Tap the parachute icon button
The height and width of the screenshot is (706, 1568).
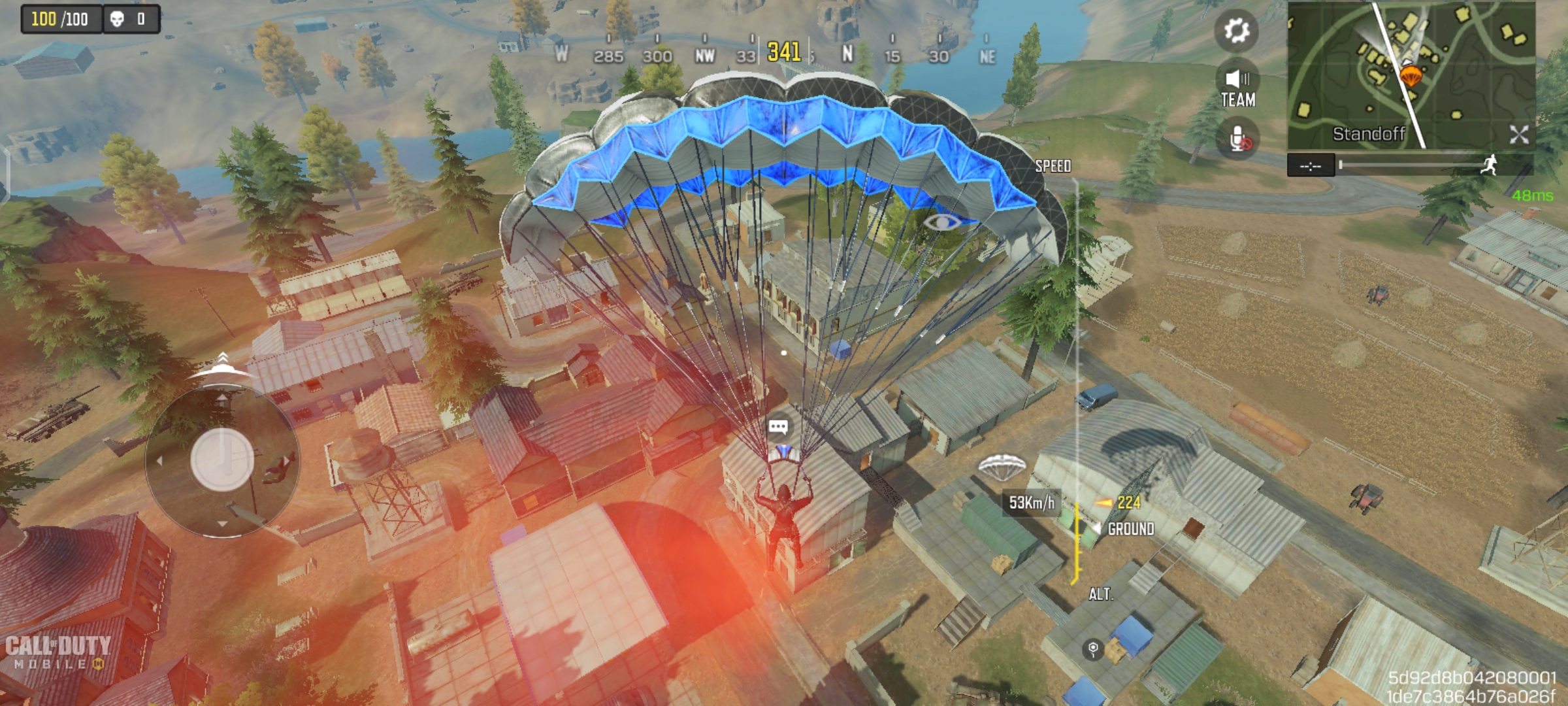click(x=1002, y=467)
